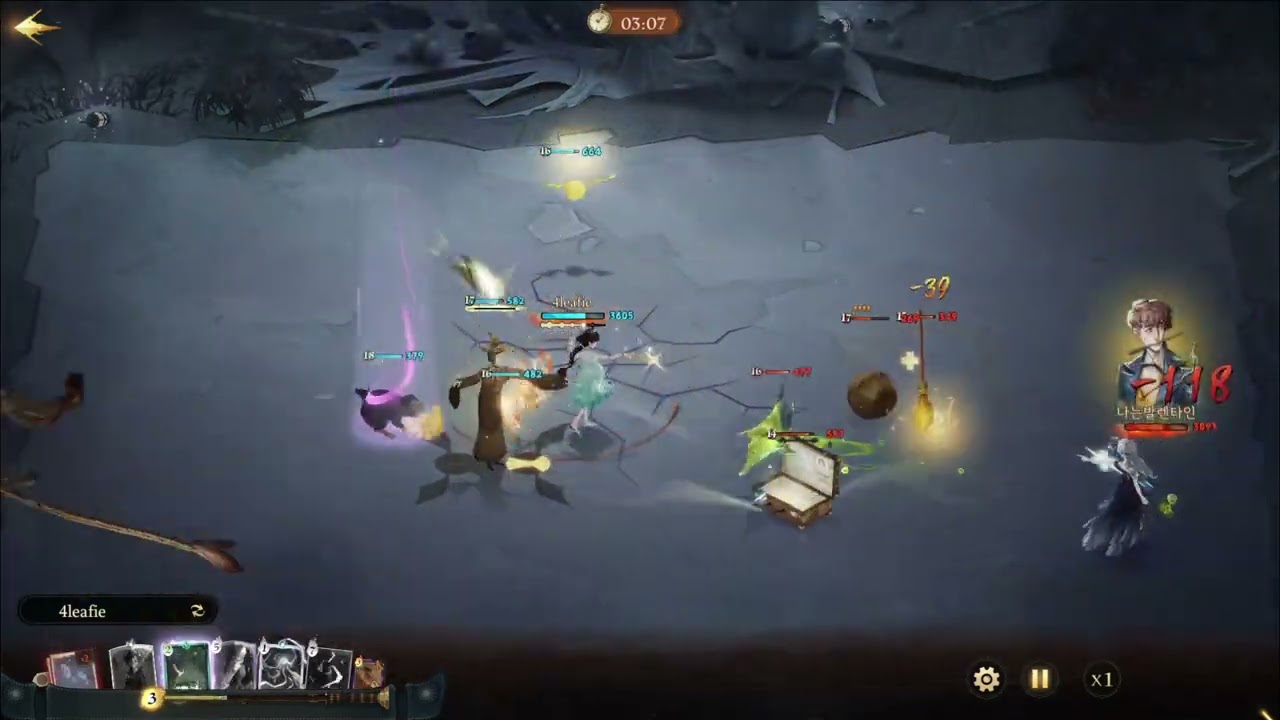Select the second card in hand
Image resolution: width=1280 pixels, height=720 pixels.
(x=132, y=663)
